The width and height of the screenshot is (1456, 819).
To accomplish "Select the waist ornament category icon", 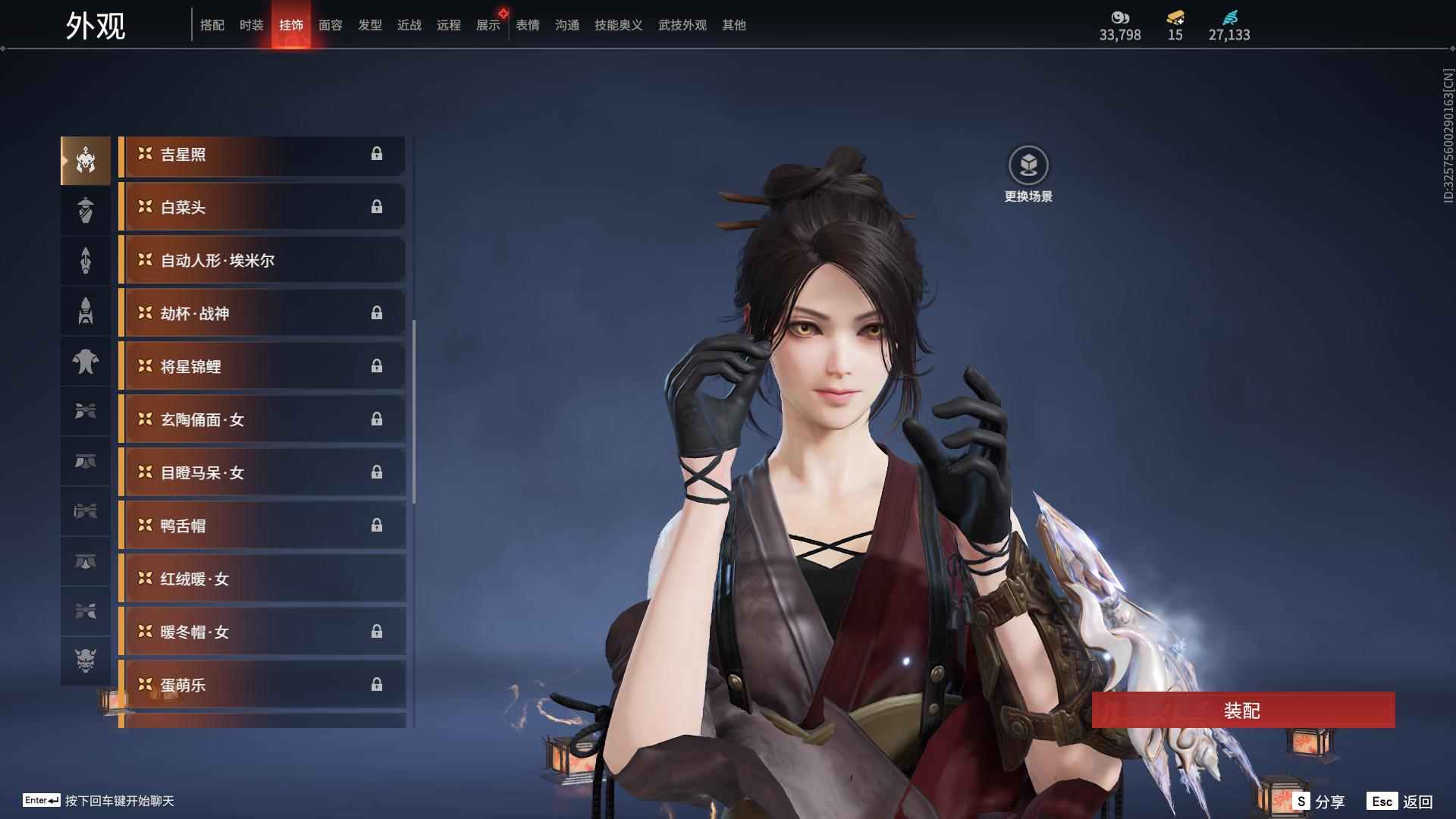I will 86,461.
